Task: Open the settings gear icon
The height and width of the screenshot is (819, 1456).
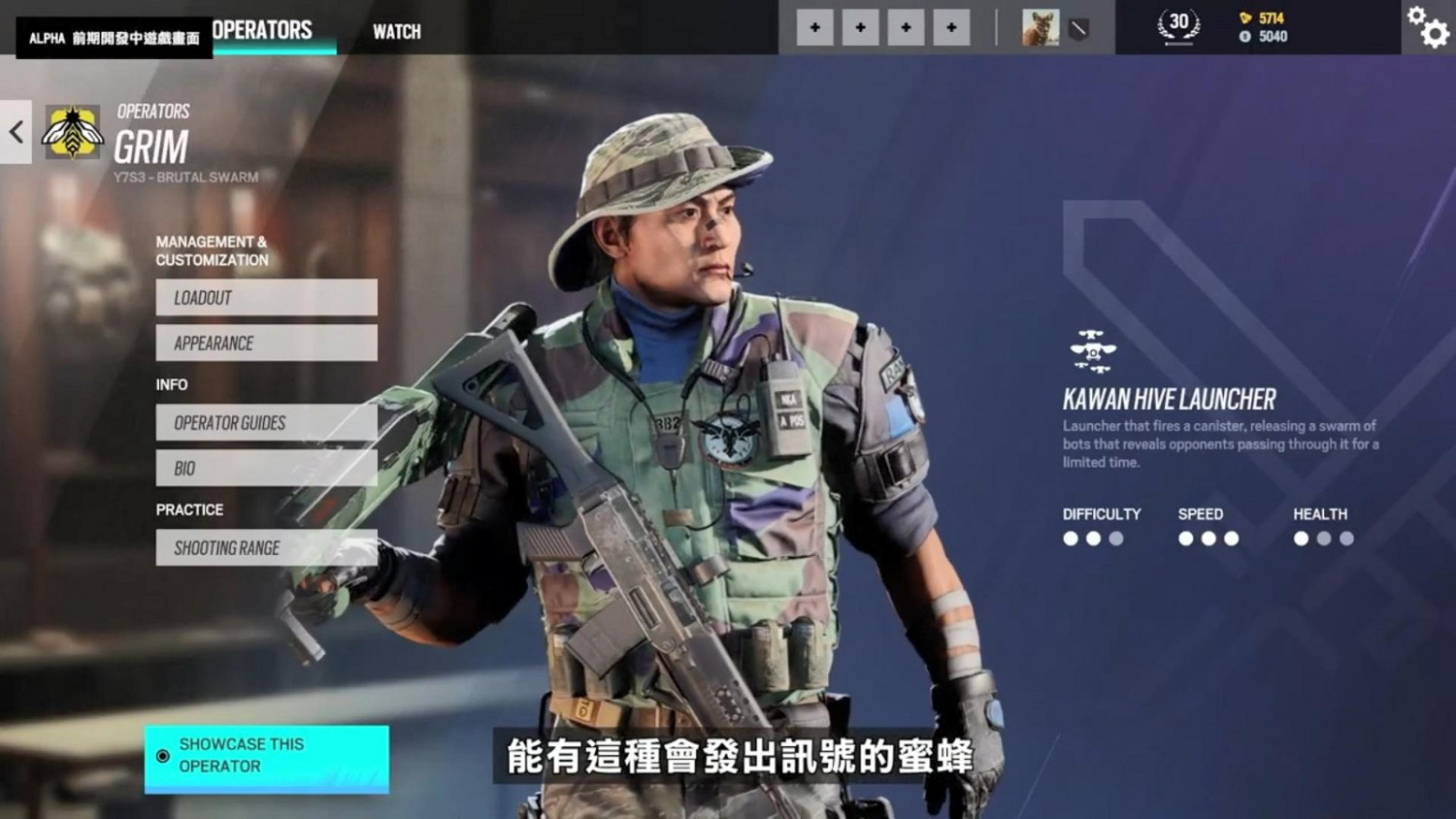Action: pos(1428,31)
